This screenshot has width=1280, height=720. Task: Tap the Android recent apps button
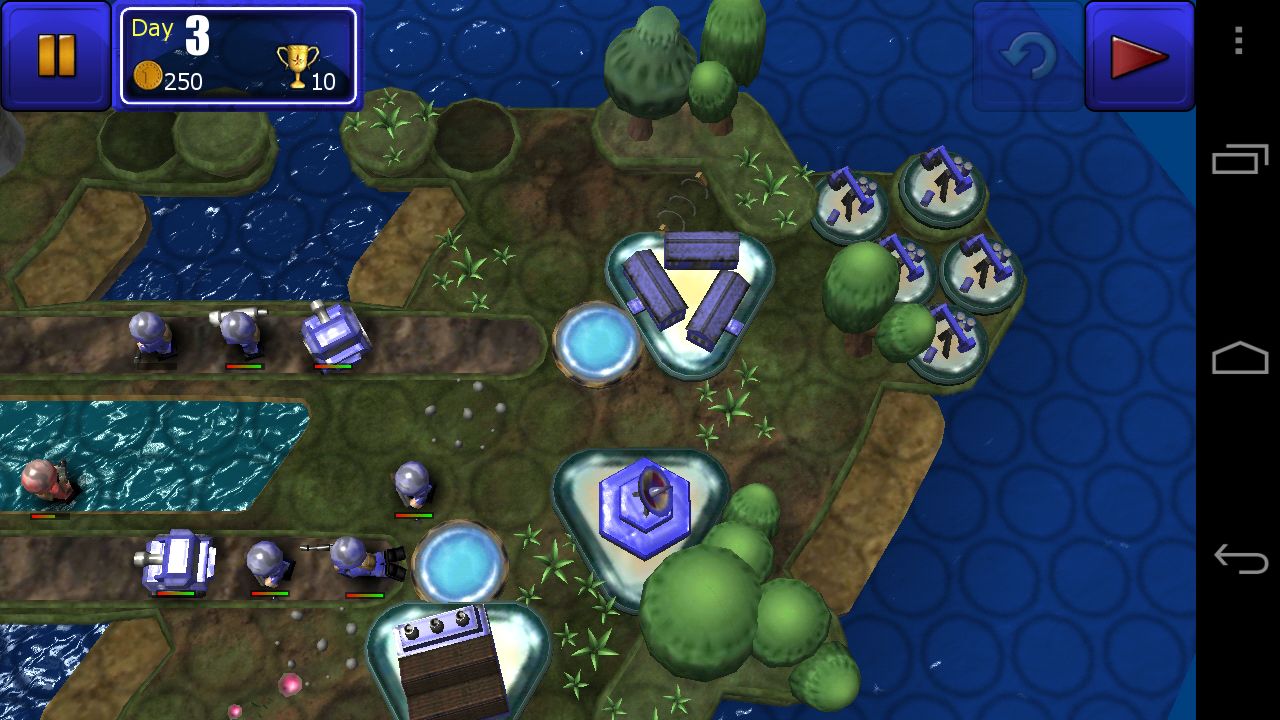(x=1240, y=159)
